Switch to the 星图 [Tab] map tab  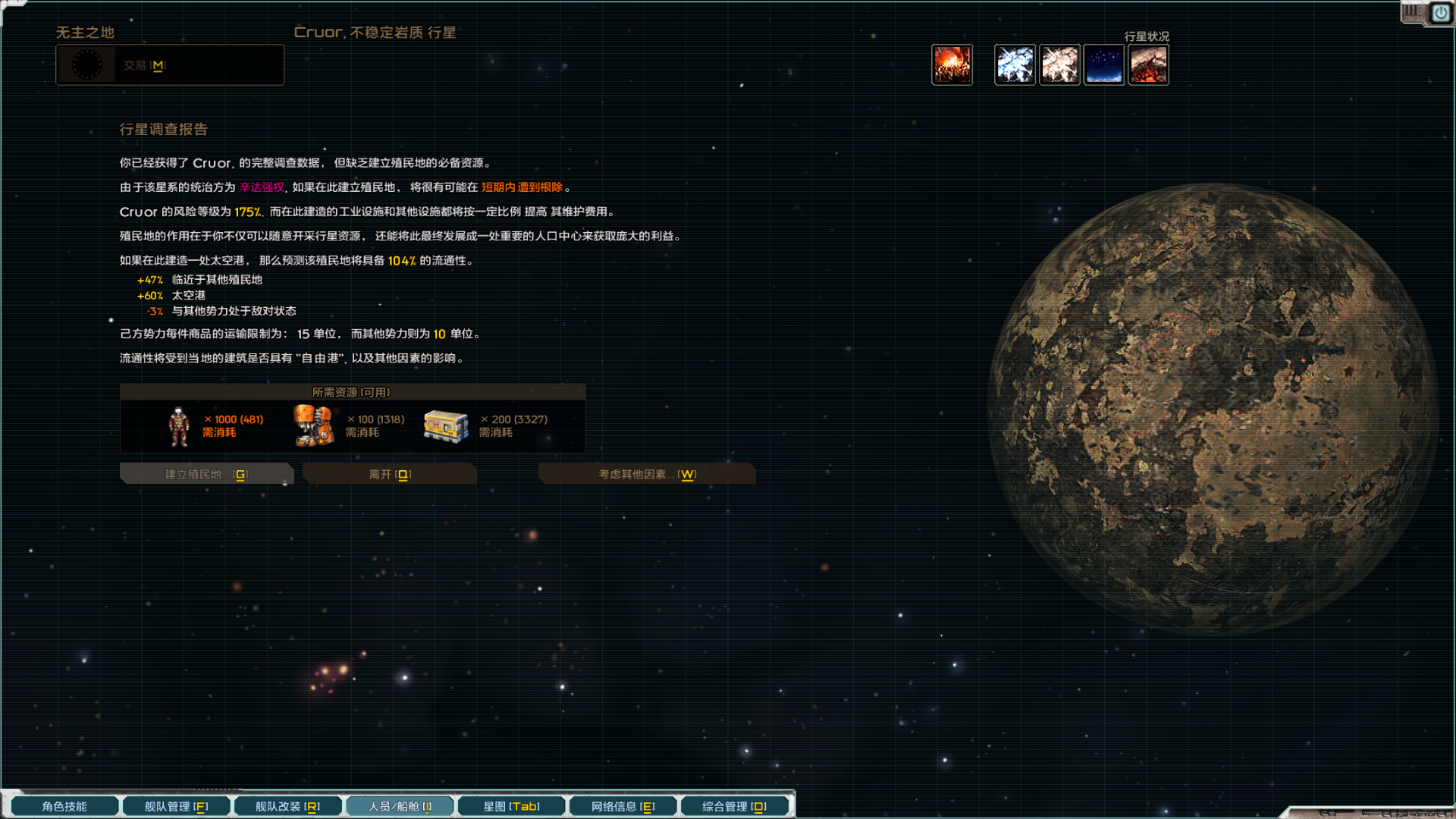(x=510, y=806)
